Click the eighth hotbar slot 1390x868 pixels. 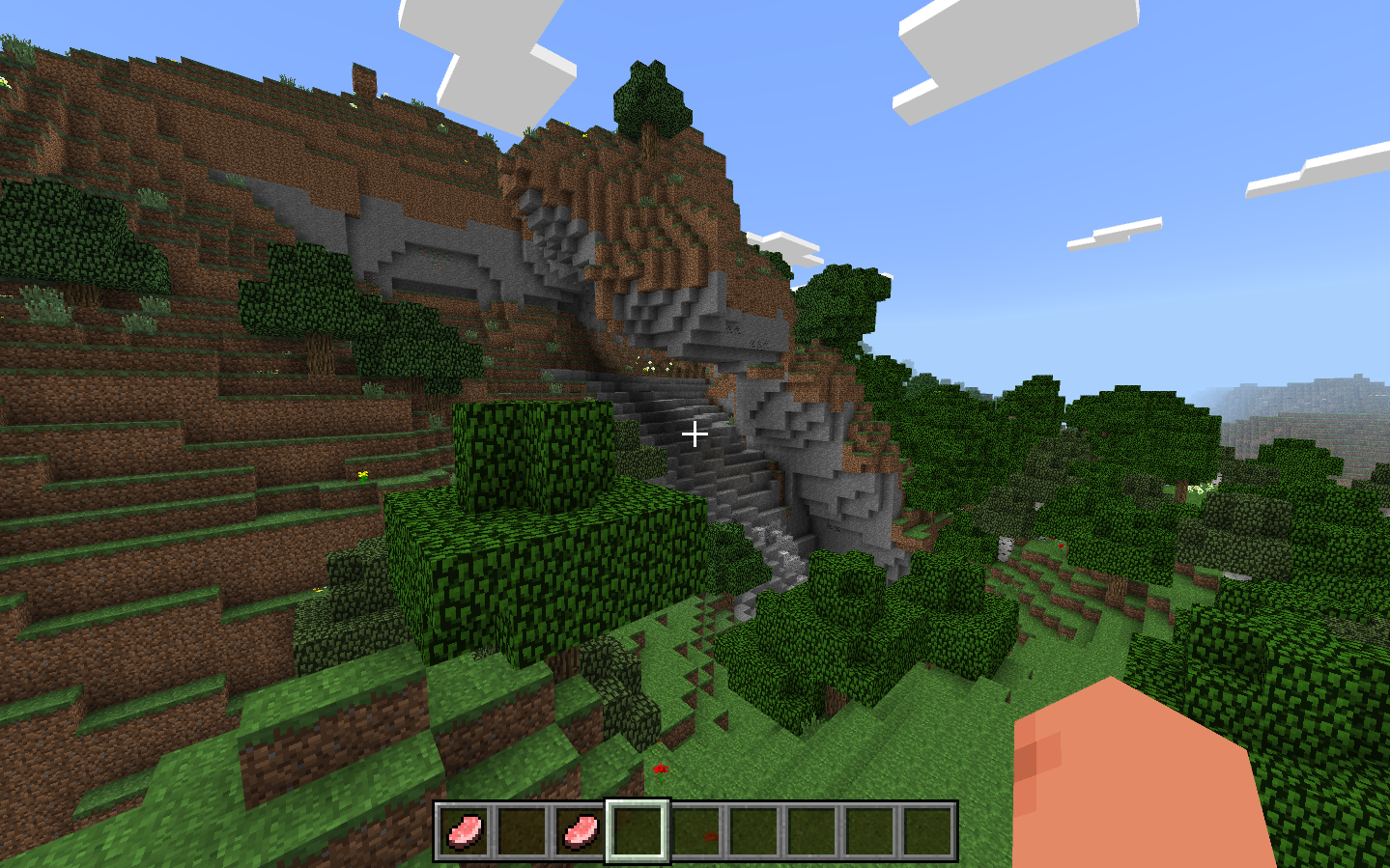tap(867, 830)
